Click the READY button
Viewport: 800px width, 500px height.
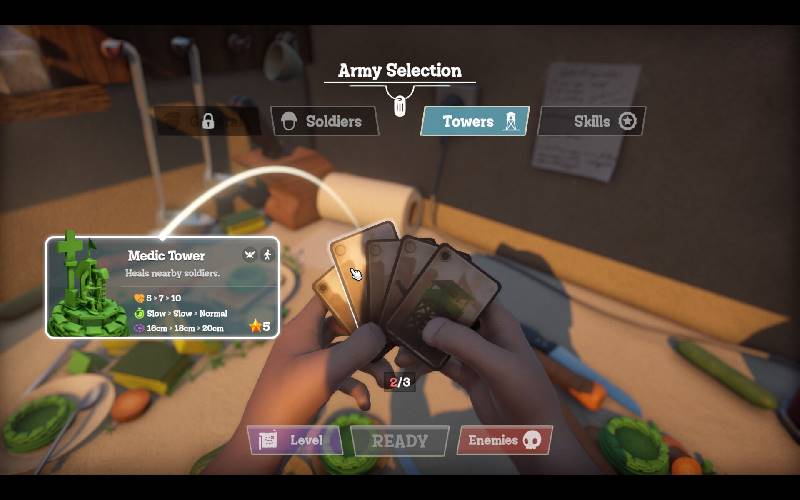[x=399, y=440]
